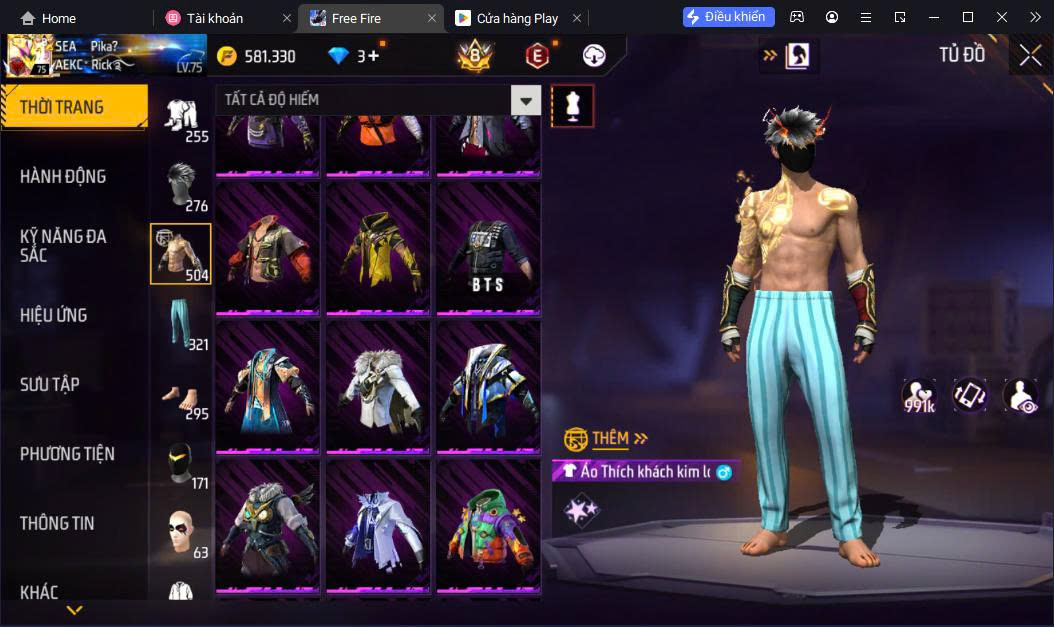Add diamonds with the plus button
The height and width of the screenshot is (627, 1054).
click(374, 56)
